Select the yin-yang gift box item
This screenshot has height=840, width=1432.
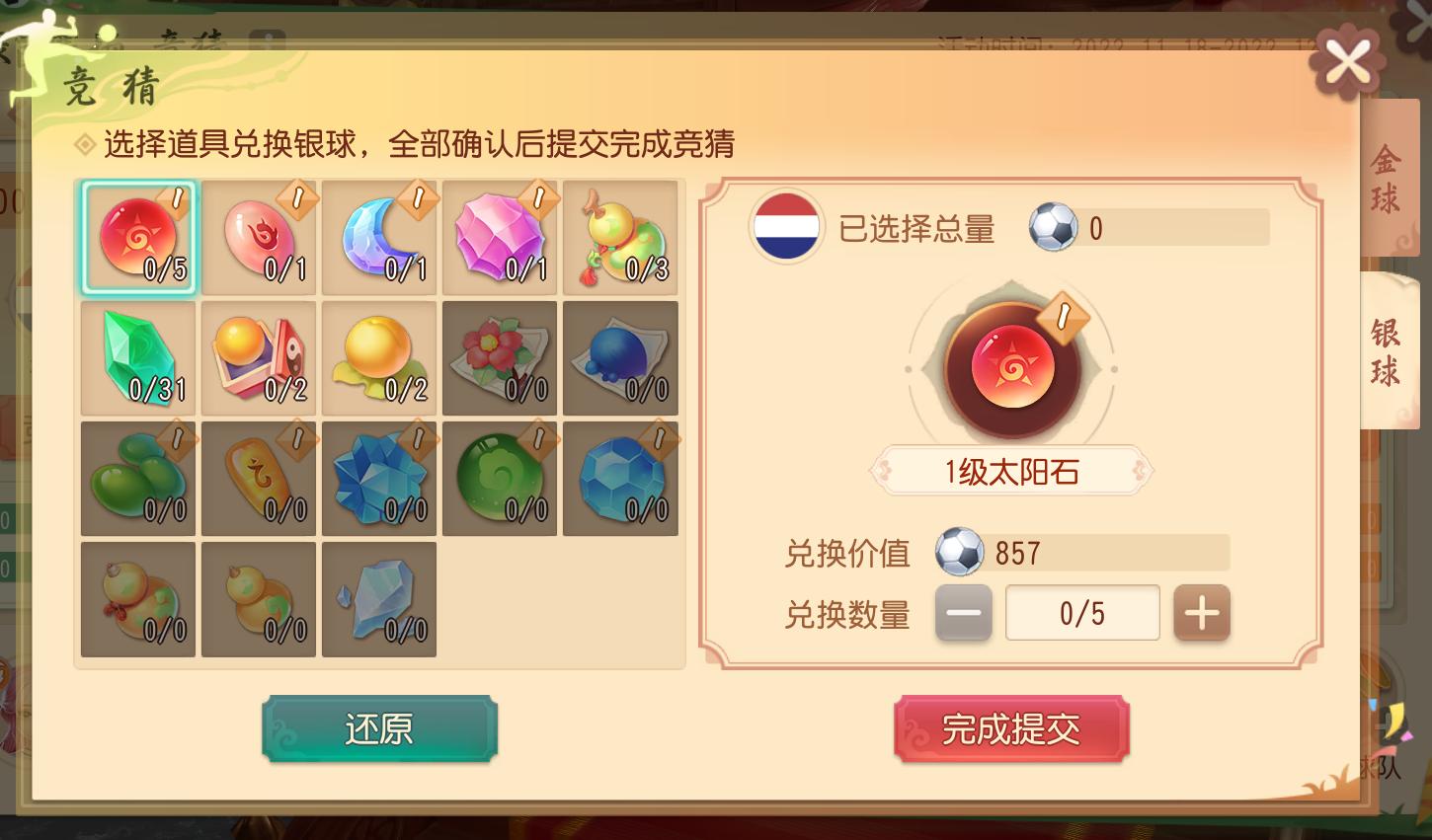259,357
